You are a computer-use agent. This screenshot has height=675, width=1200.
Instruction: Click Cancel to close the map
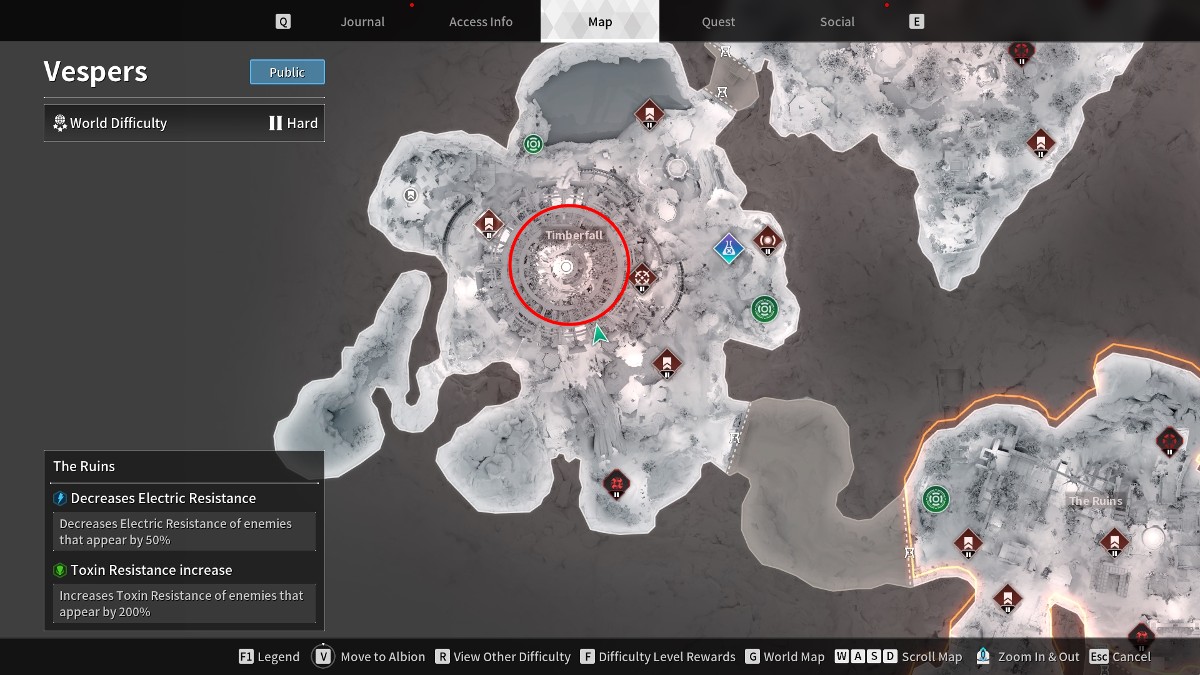pos(1120,657)
